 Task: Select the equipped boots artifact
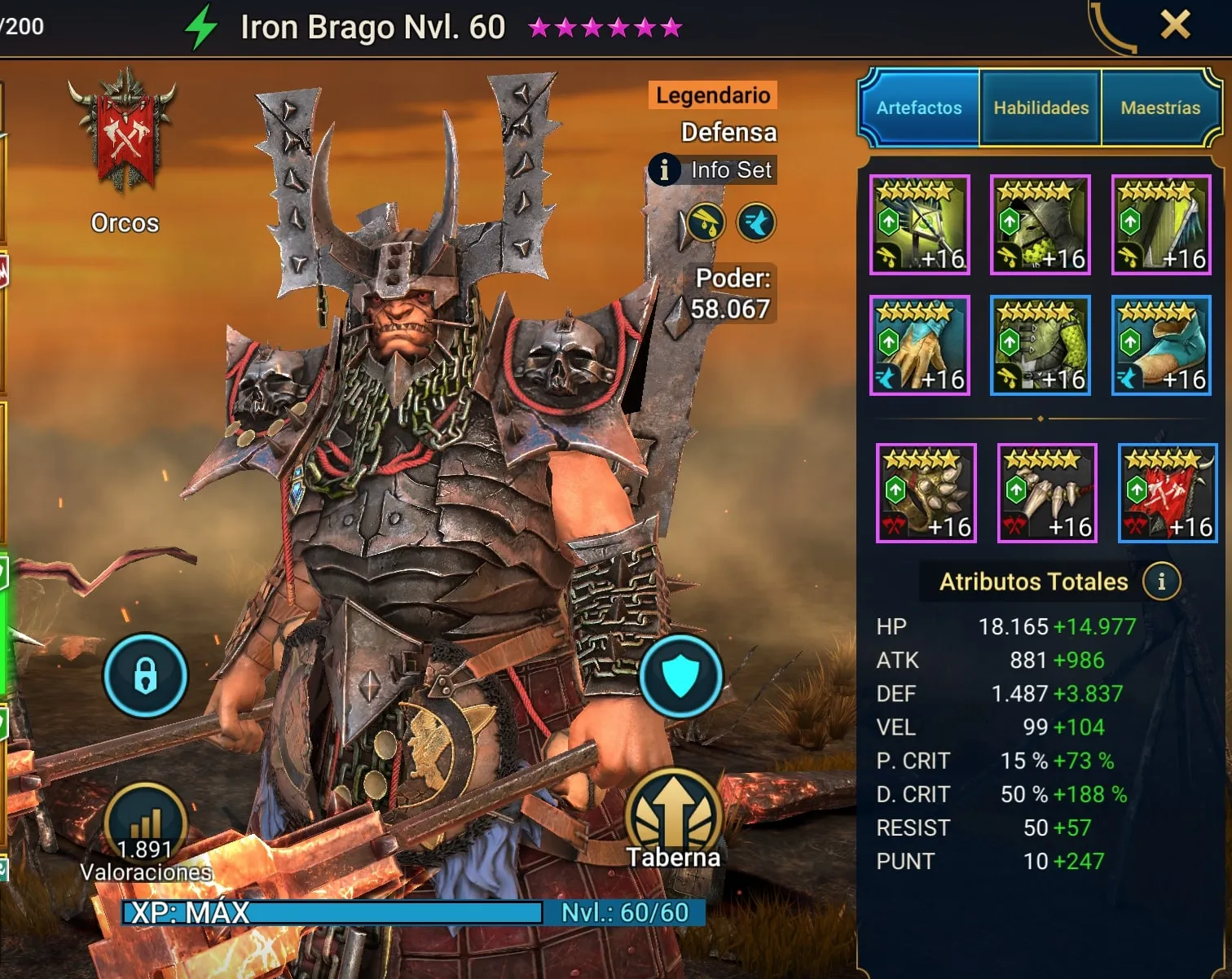1161,345
